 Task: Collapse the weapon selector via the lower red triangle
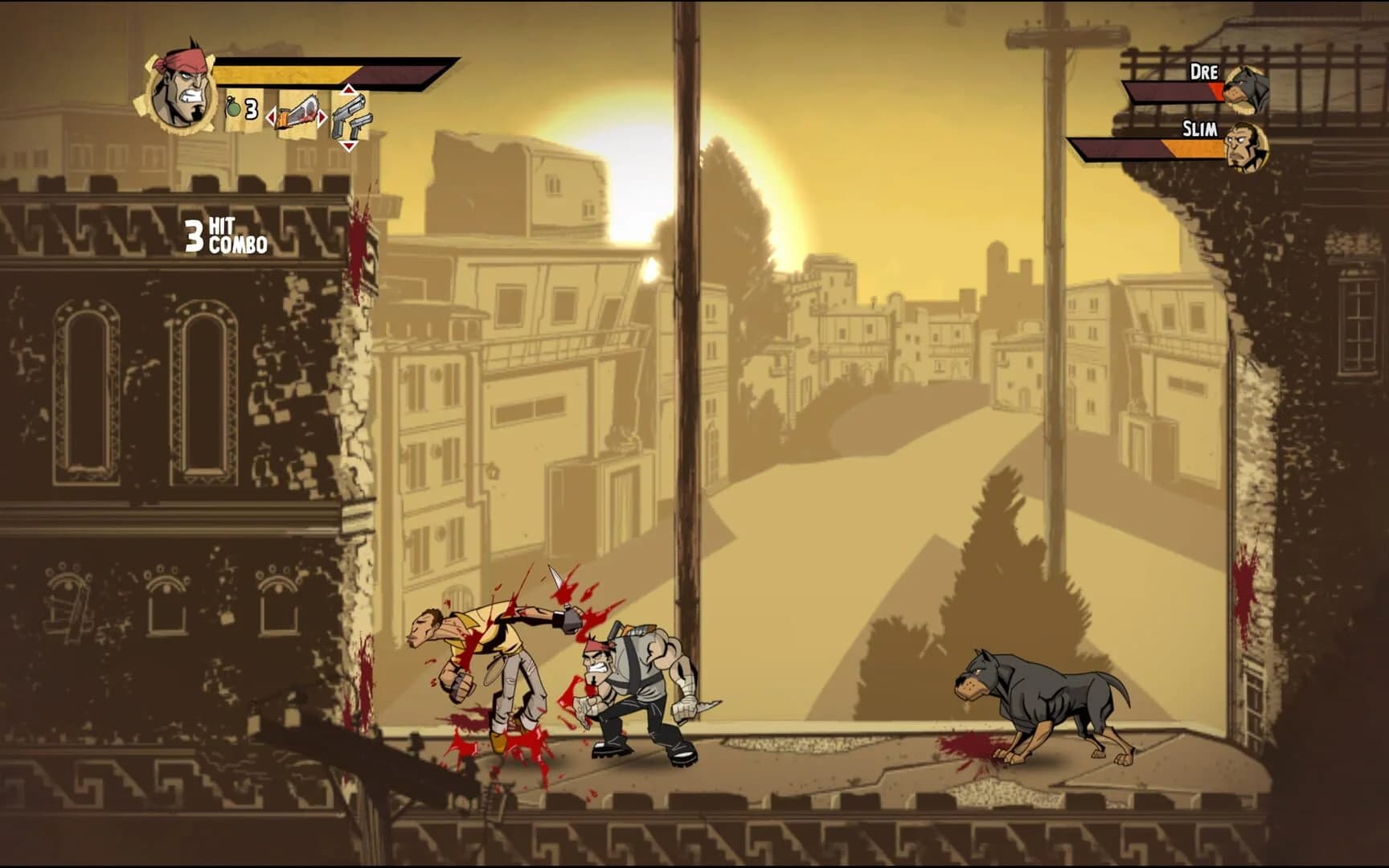[350, 145]
